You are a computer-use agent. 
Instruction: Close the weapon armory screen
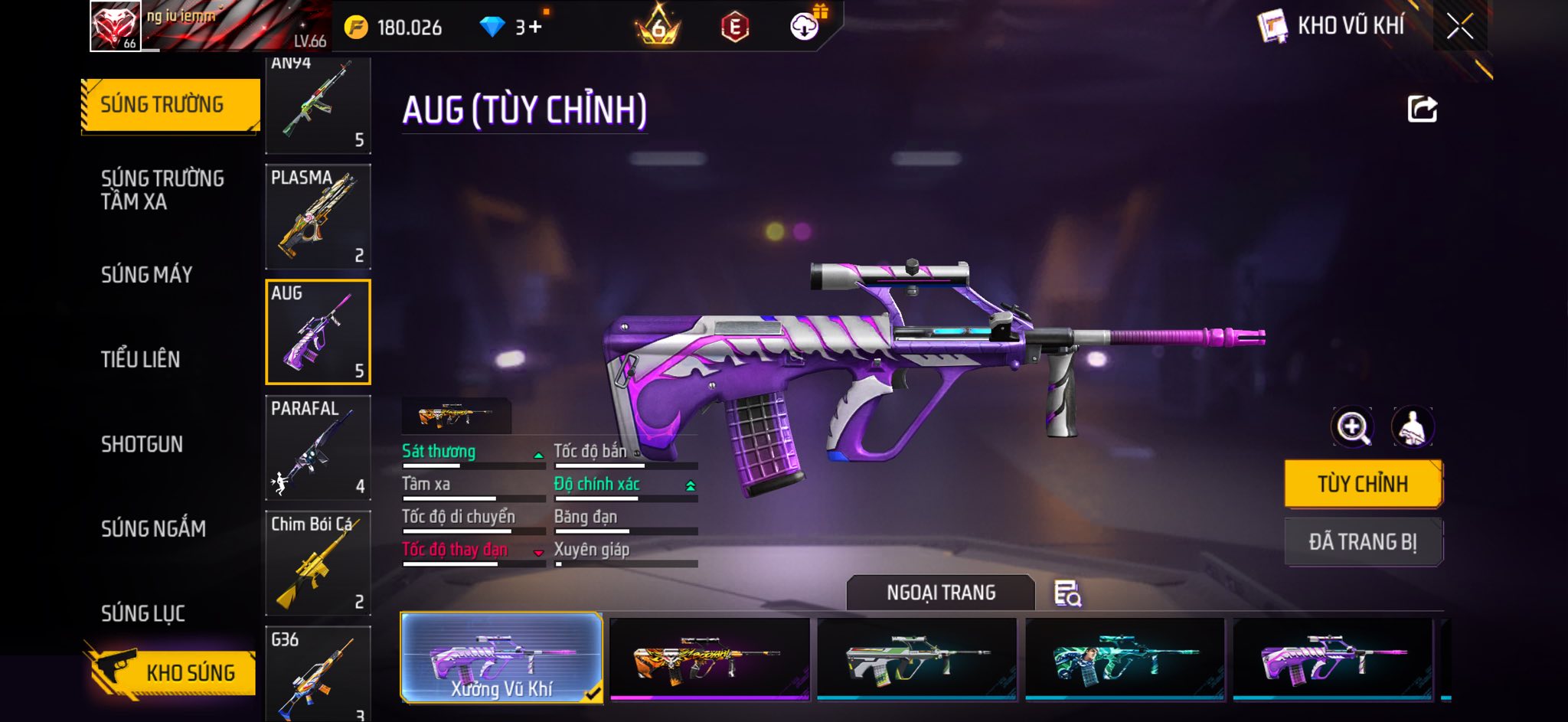(1459, 27)
